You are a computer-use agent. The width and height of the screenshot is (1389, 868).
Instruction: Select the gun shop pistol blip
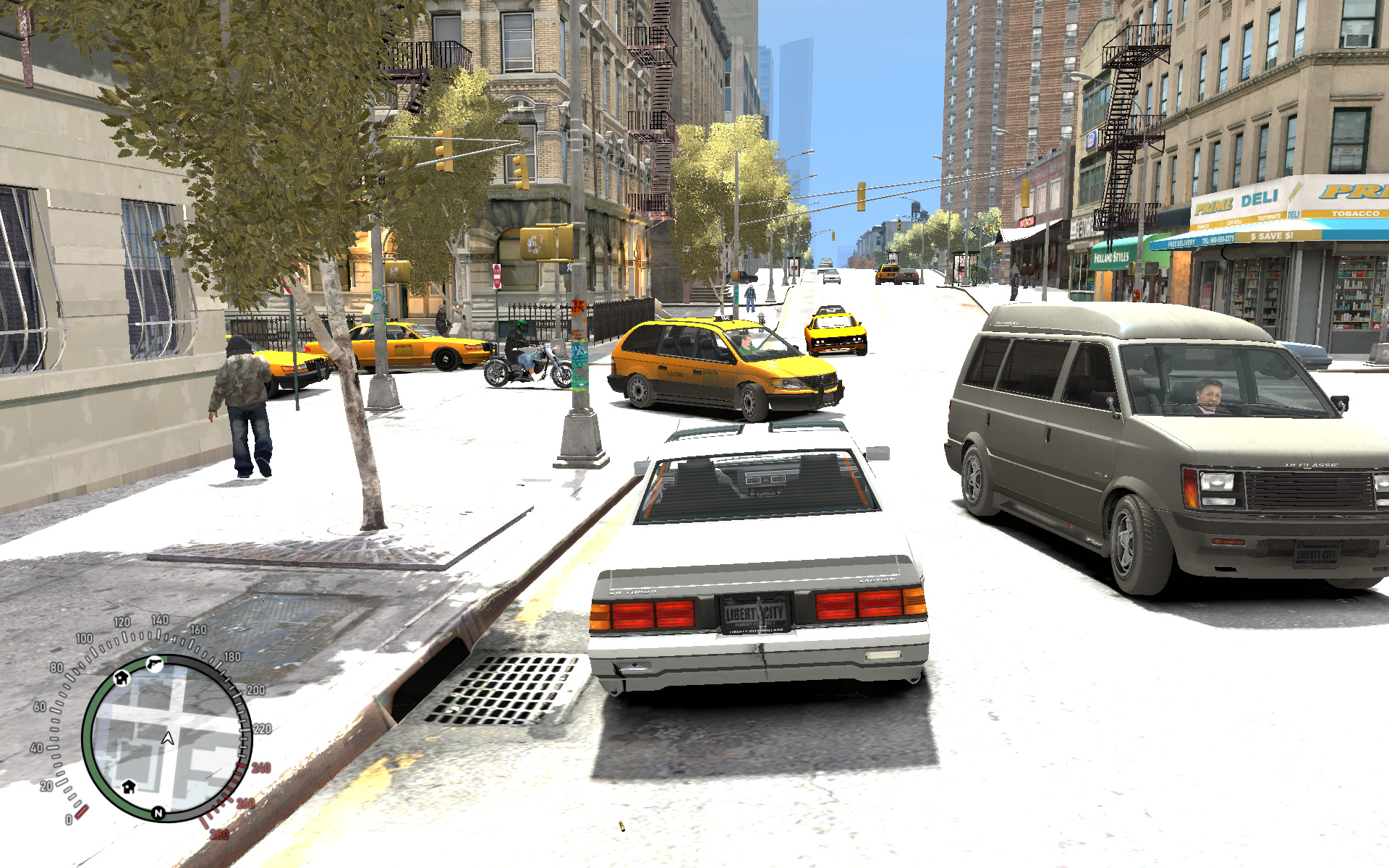point(154,664)
